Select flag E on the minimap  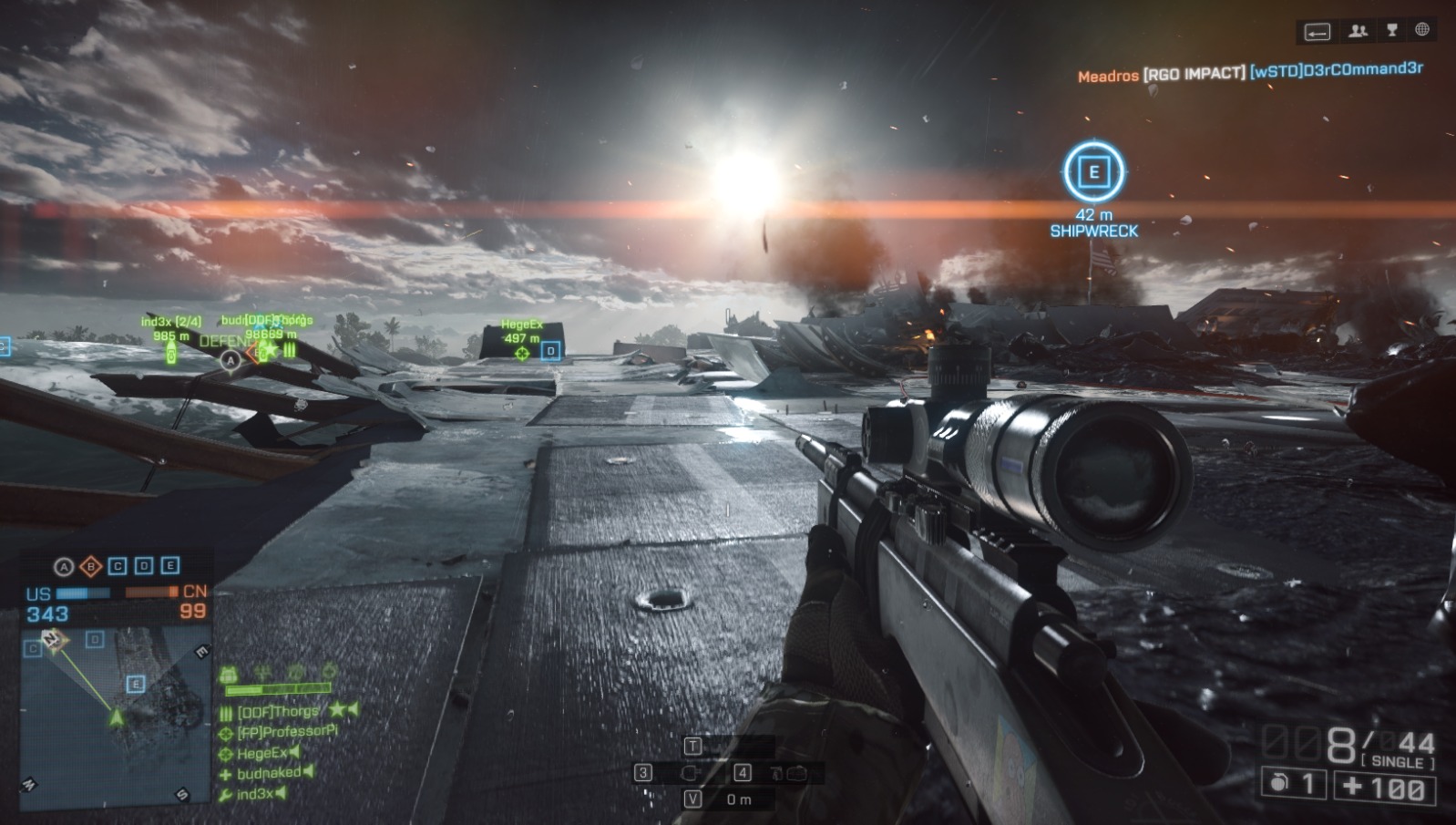pos(136,684)
